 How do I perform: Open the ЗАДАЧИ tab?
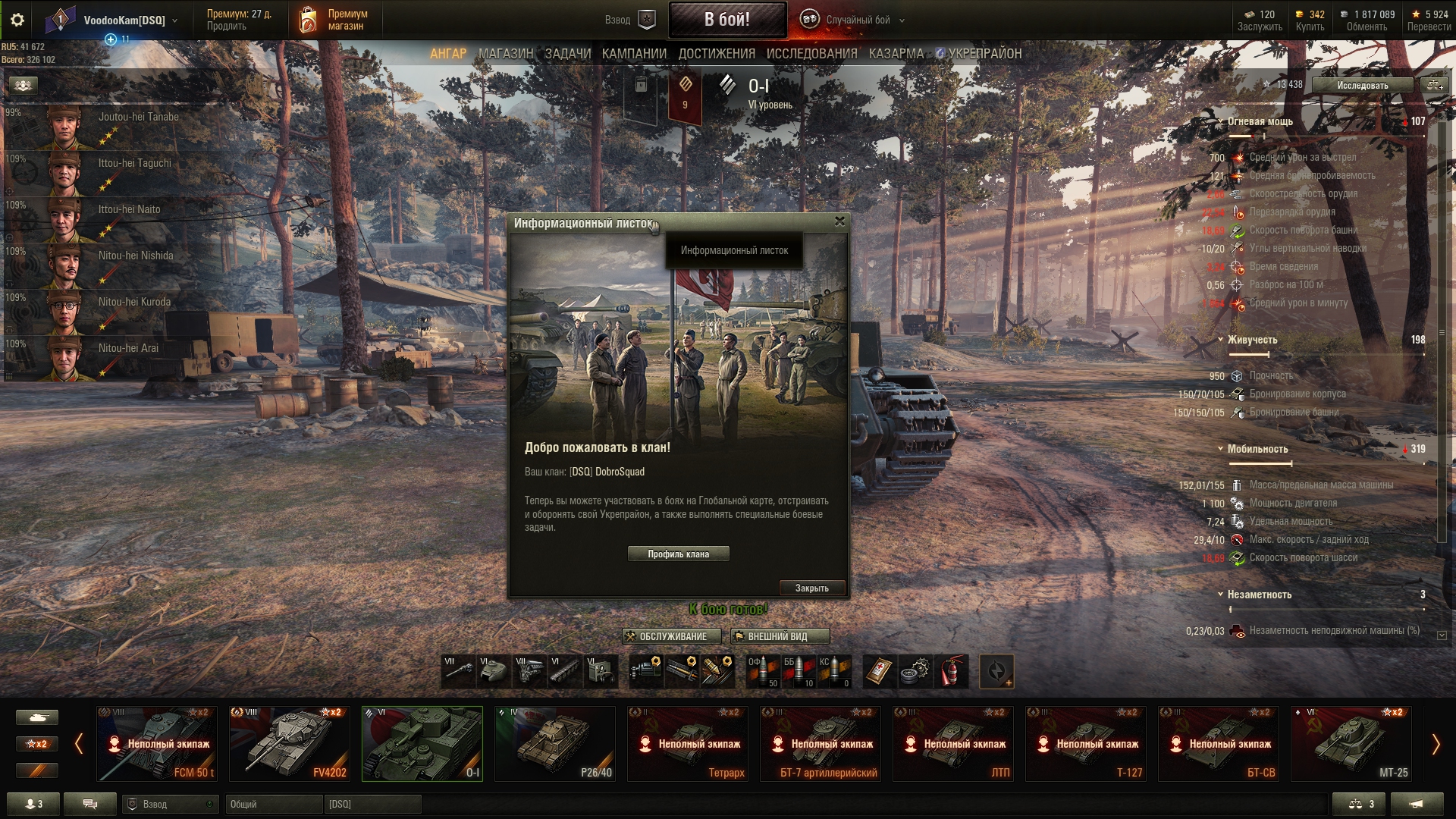(x=567, y=54)
